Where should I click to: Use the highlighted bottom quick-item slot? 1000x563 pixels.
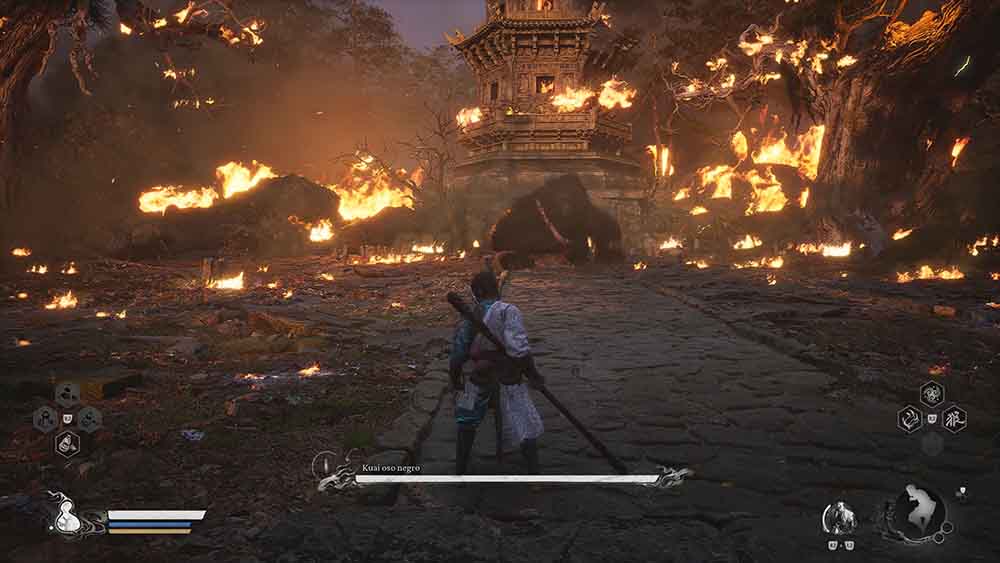(x=67, y=443)
